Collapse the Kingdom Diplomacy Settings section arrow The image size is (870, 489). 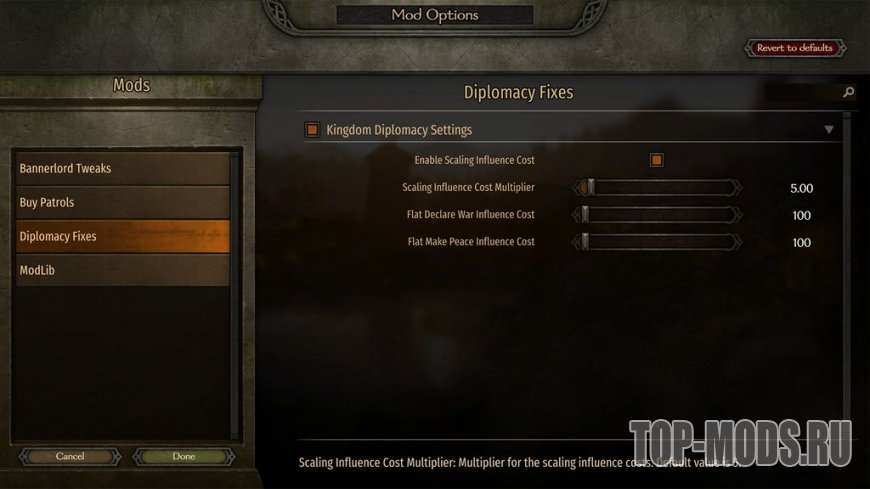(x=828, y=130)
